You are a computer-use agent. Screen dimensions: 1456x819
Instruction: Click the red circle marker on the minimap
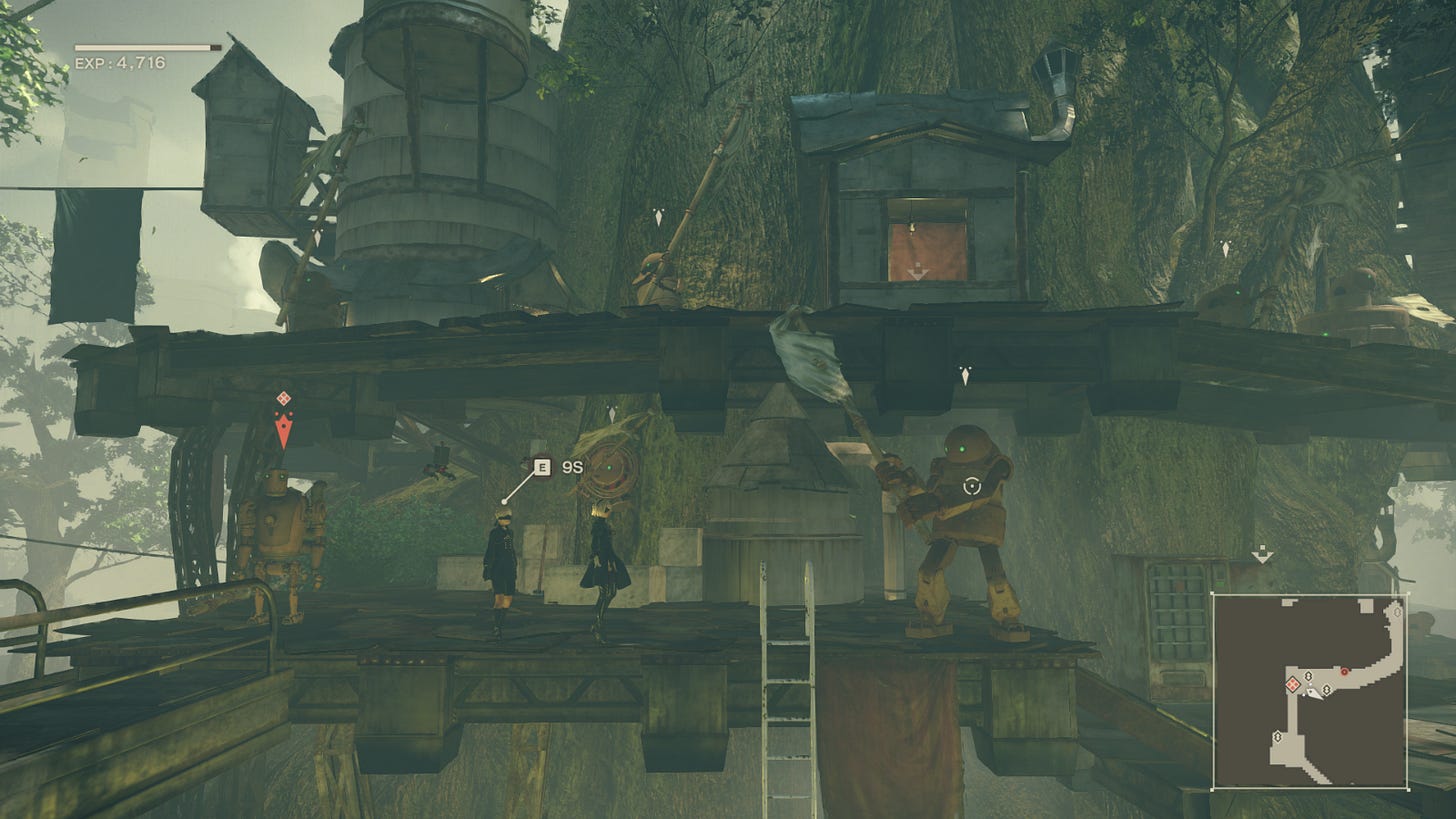coord(1344,671)
